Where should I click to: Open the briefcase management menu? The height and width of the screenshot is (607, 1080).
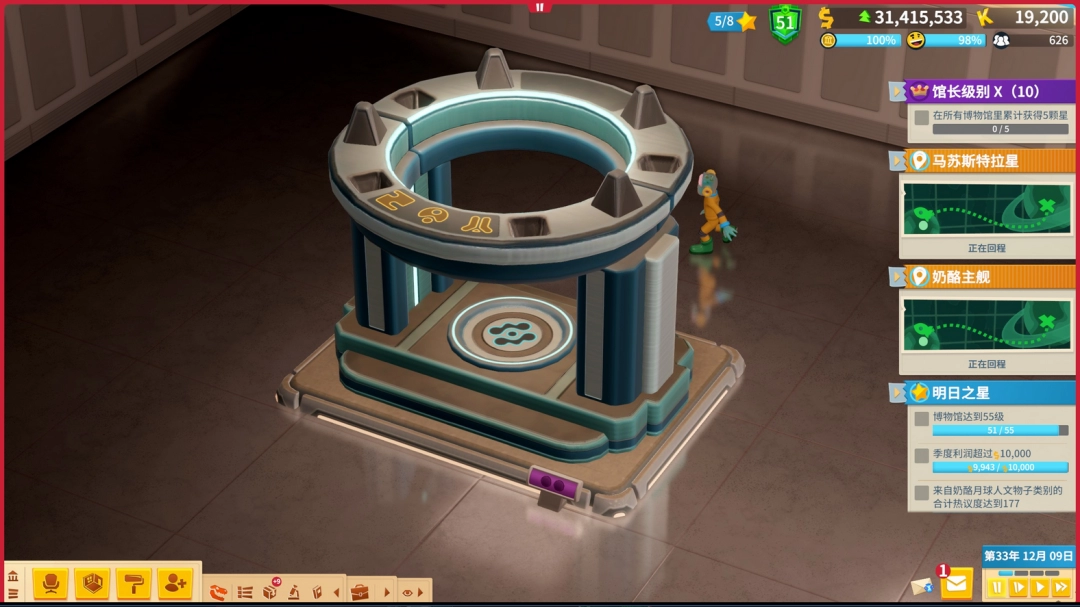click(x=359, y=592)
